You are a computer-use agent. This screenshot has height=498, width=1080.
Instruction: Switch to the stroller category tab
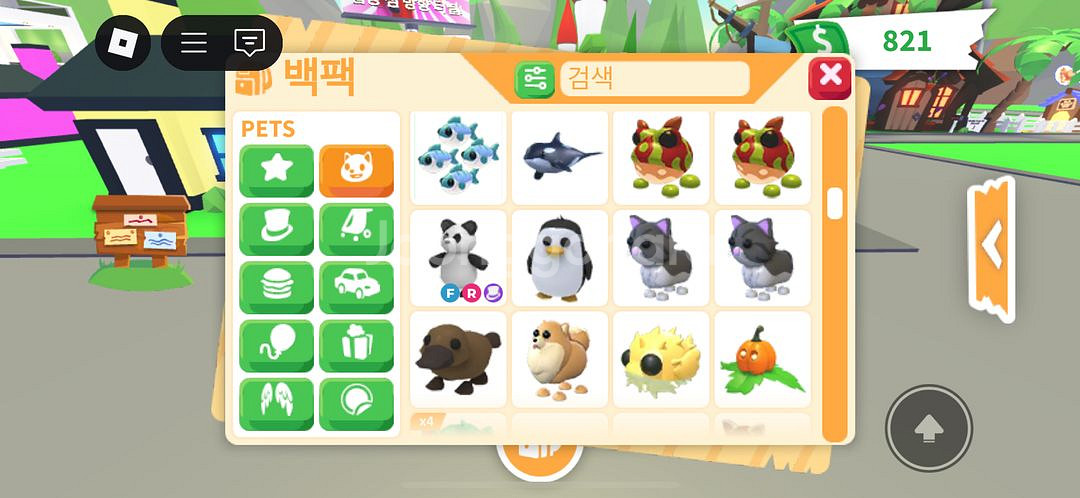356,229
